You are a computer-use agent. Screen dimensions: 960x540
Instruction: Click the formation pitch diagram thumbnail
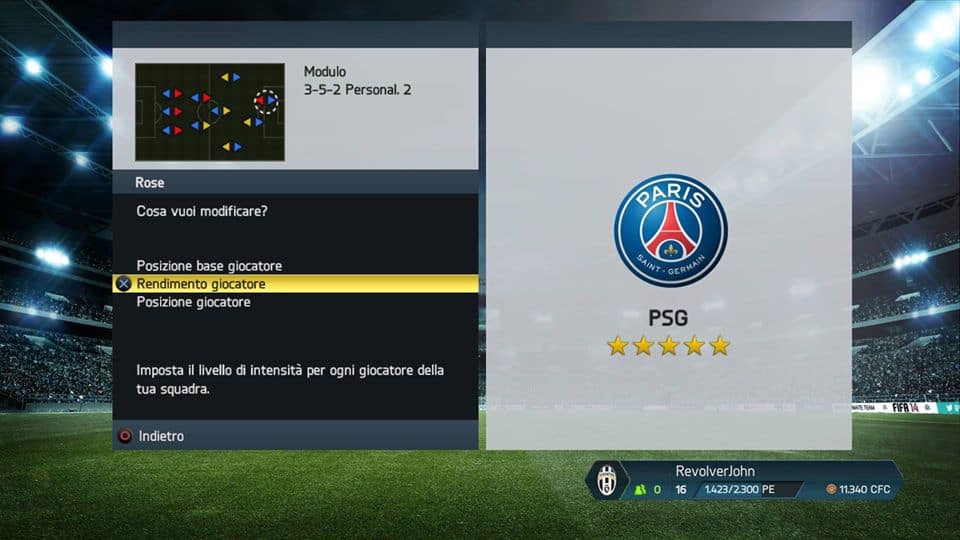pos(210,112)
